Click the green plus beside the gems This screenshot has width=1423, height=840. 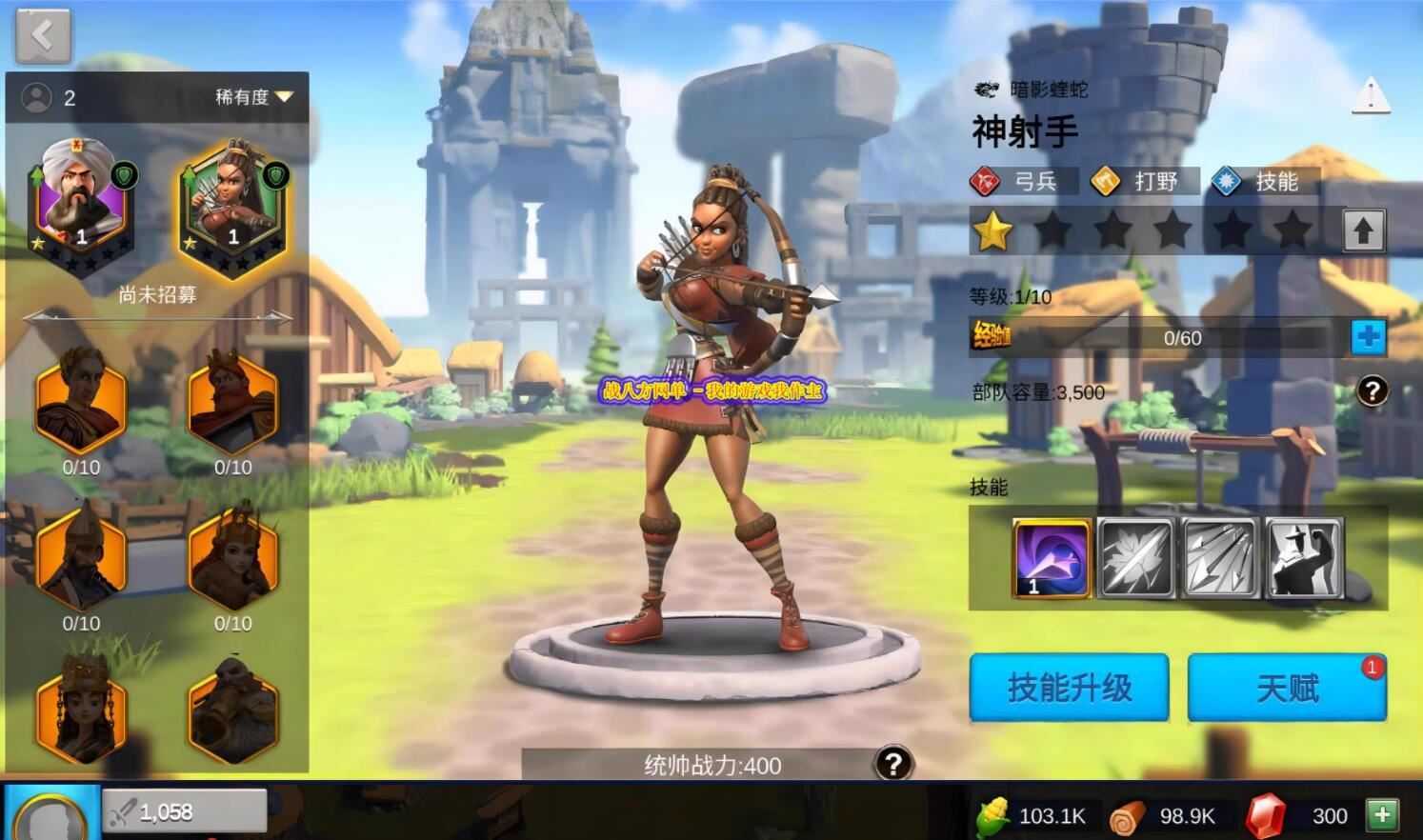point(1382,815)
